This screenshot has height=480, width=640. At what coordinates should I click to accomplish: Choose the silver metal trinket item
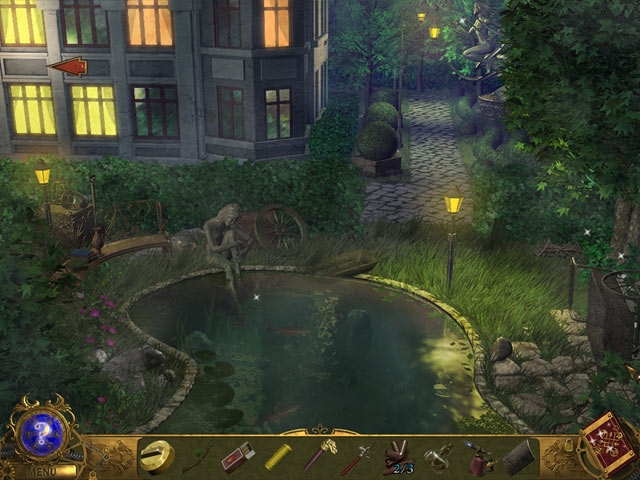[x=437, y=457]
